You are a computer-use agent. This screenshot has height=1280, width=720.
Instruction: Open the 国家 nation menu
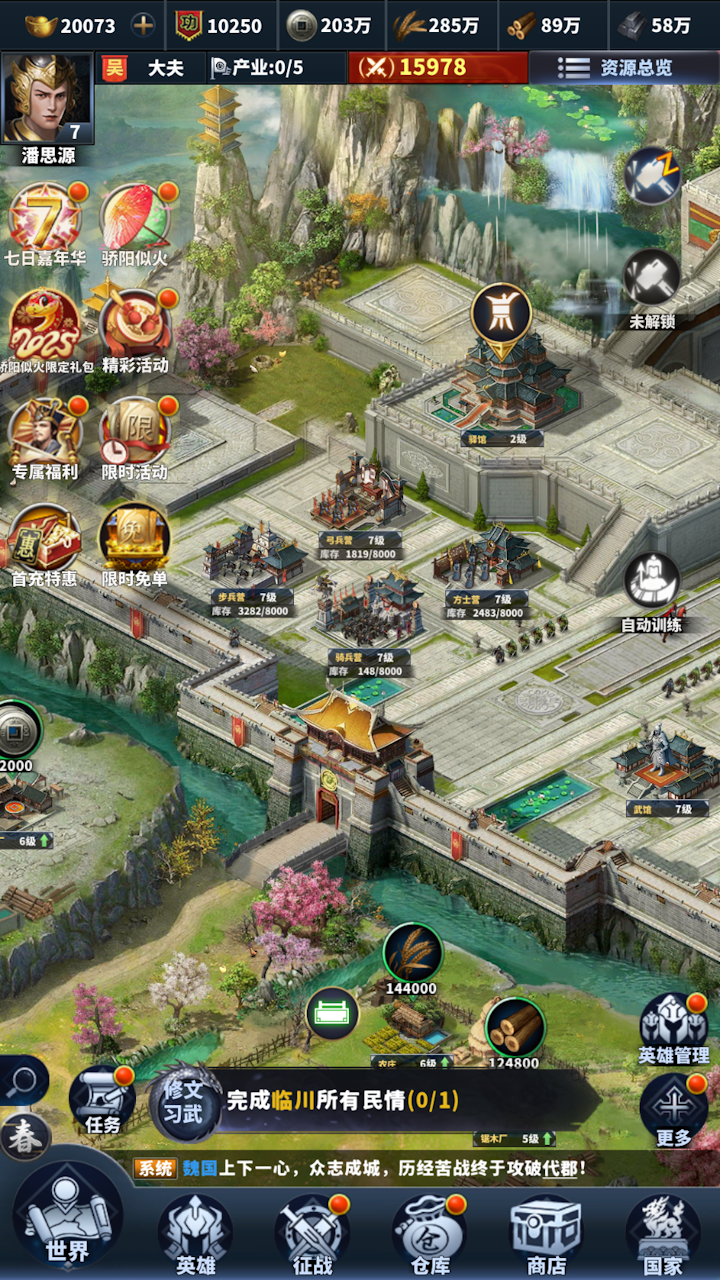[x=662, y=1232]
